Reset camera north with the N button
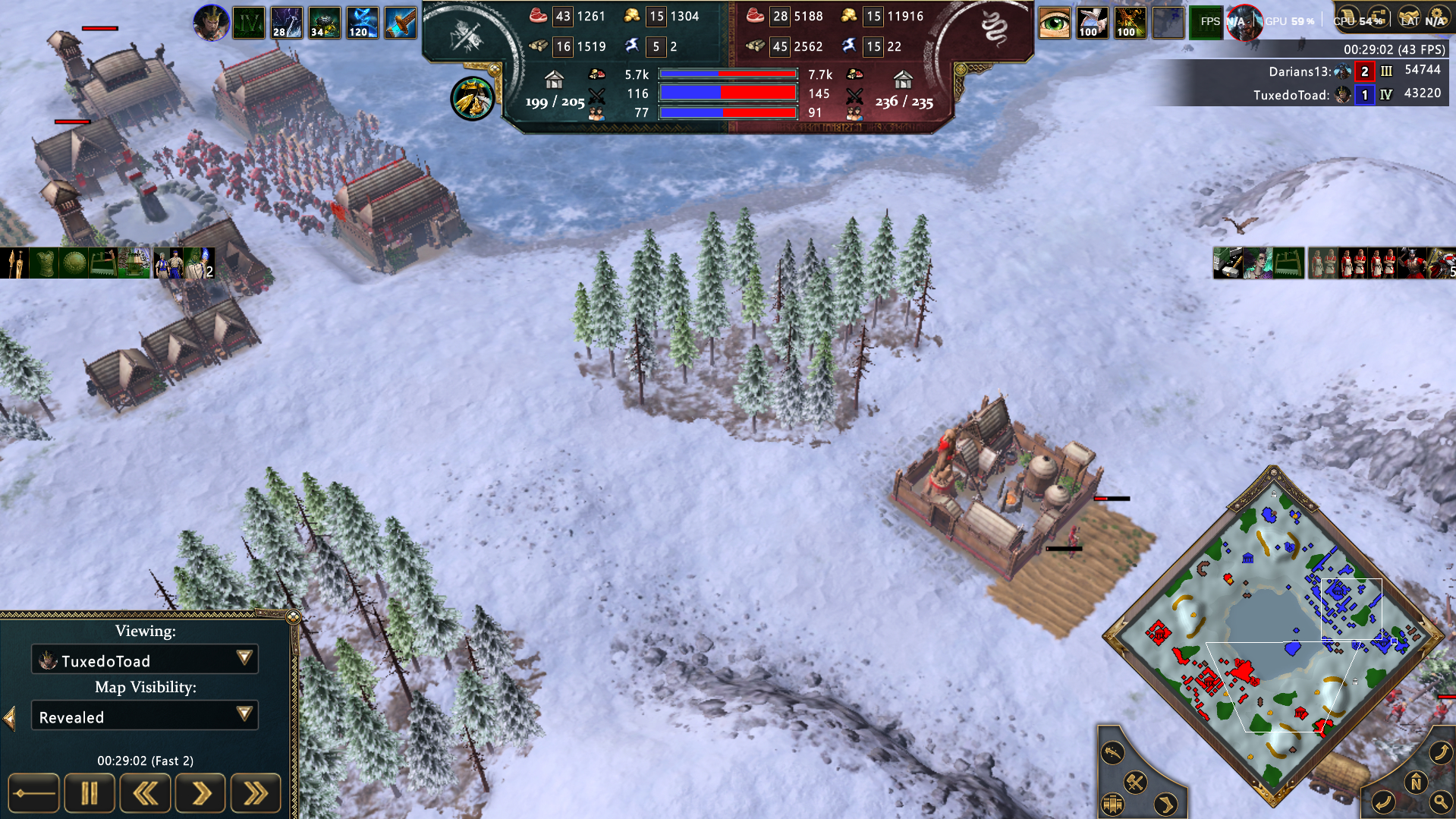Image resolution: width=1456 pixels, height=819 pixels. 1416,782
